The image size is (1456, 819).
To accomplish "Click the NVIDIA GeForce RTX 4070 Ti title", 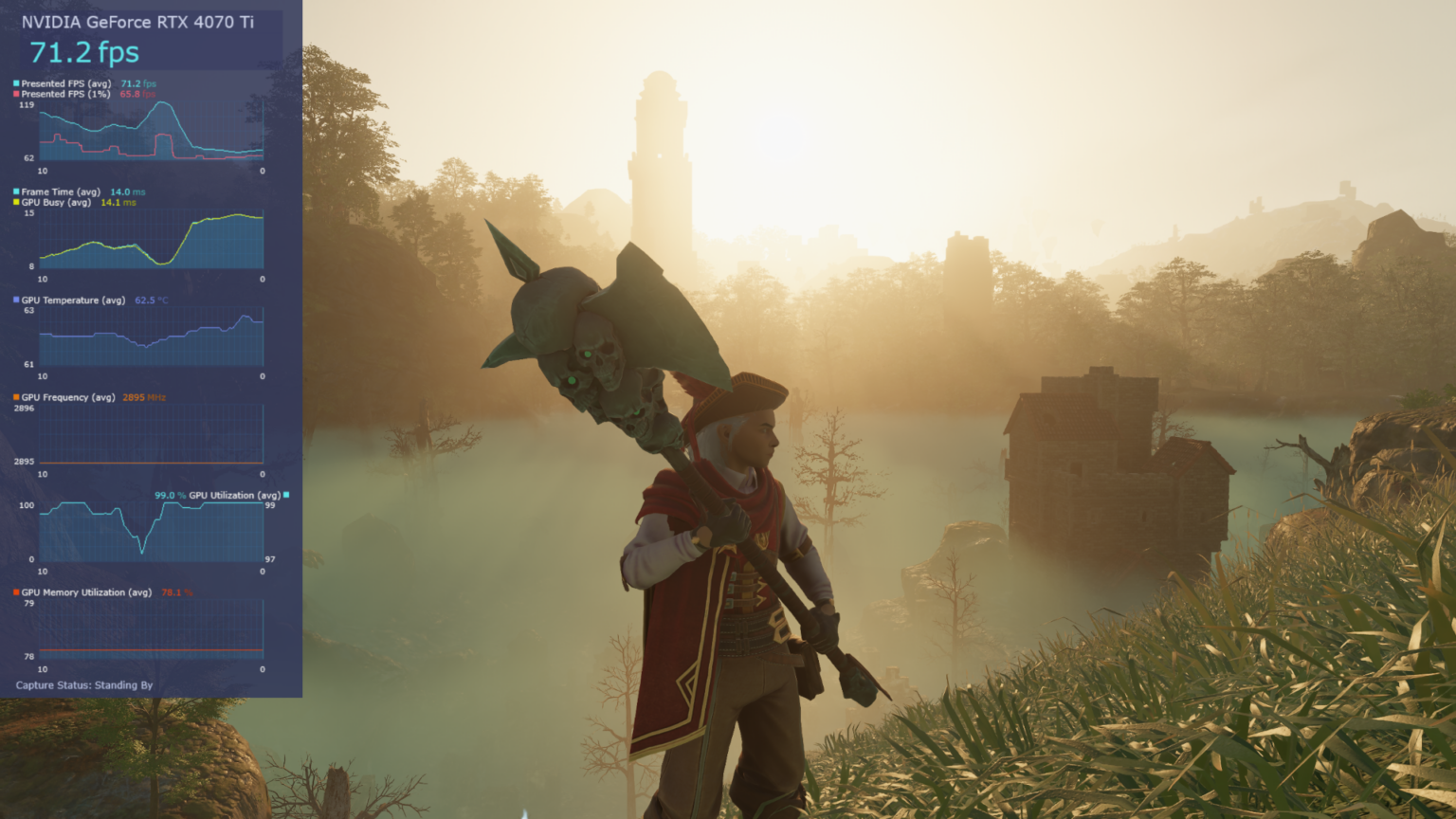I will point(139,22).
